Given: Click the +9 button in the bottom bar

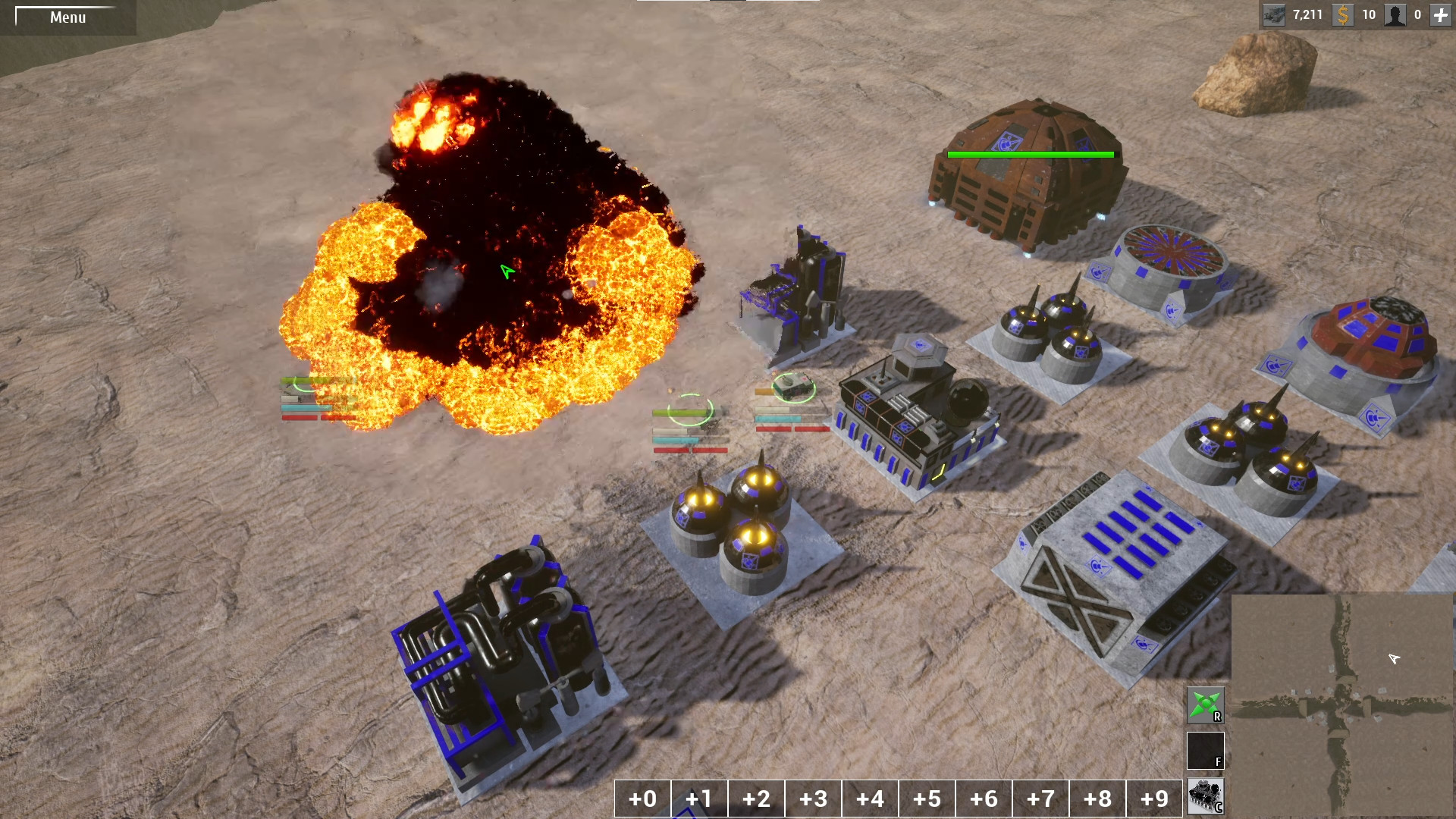Looking at the screenshot, I should [x=1156, y=798].
